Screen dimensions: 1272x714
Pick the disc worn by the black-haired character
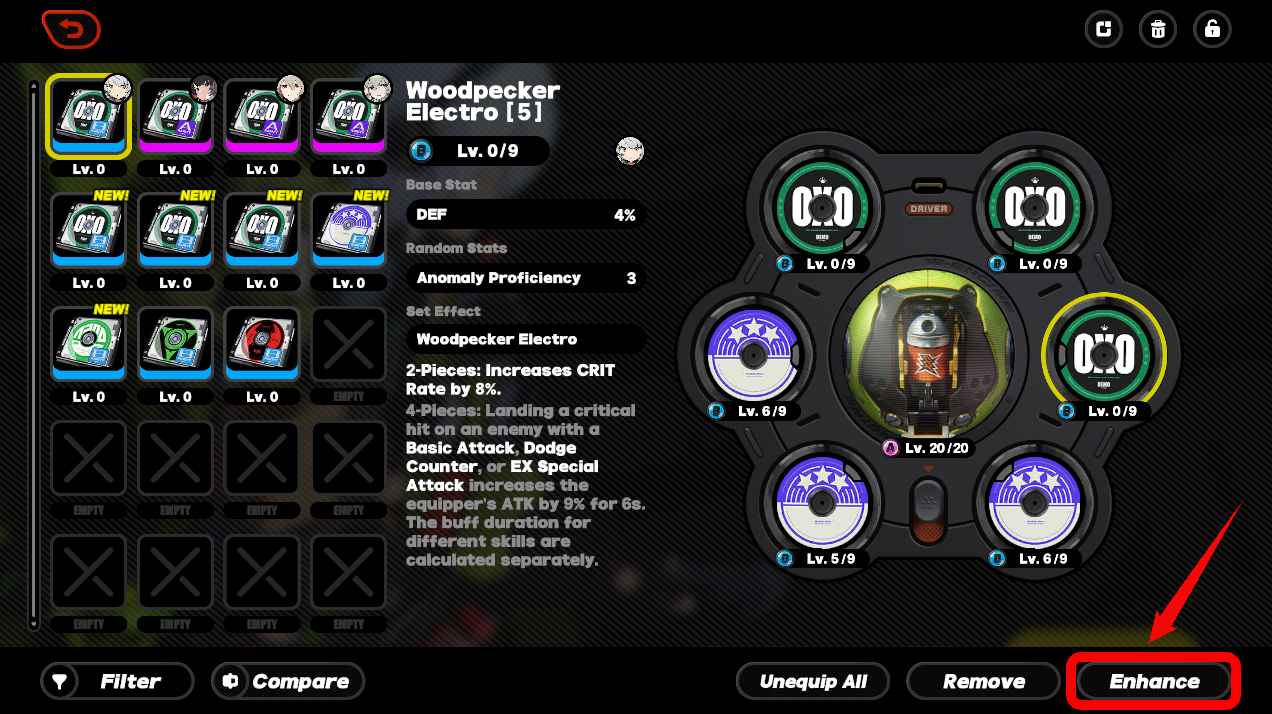tap(175, 118)
